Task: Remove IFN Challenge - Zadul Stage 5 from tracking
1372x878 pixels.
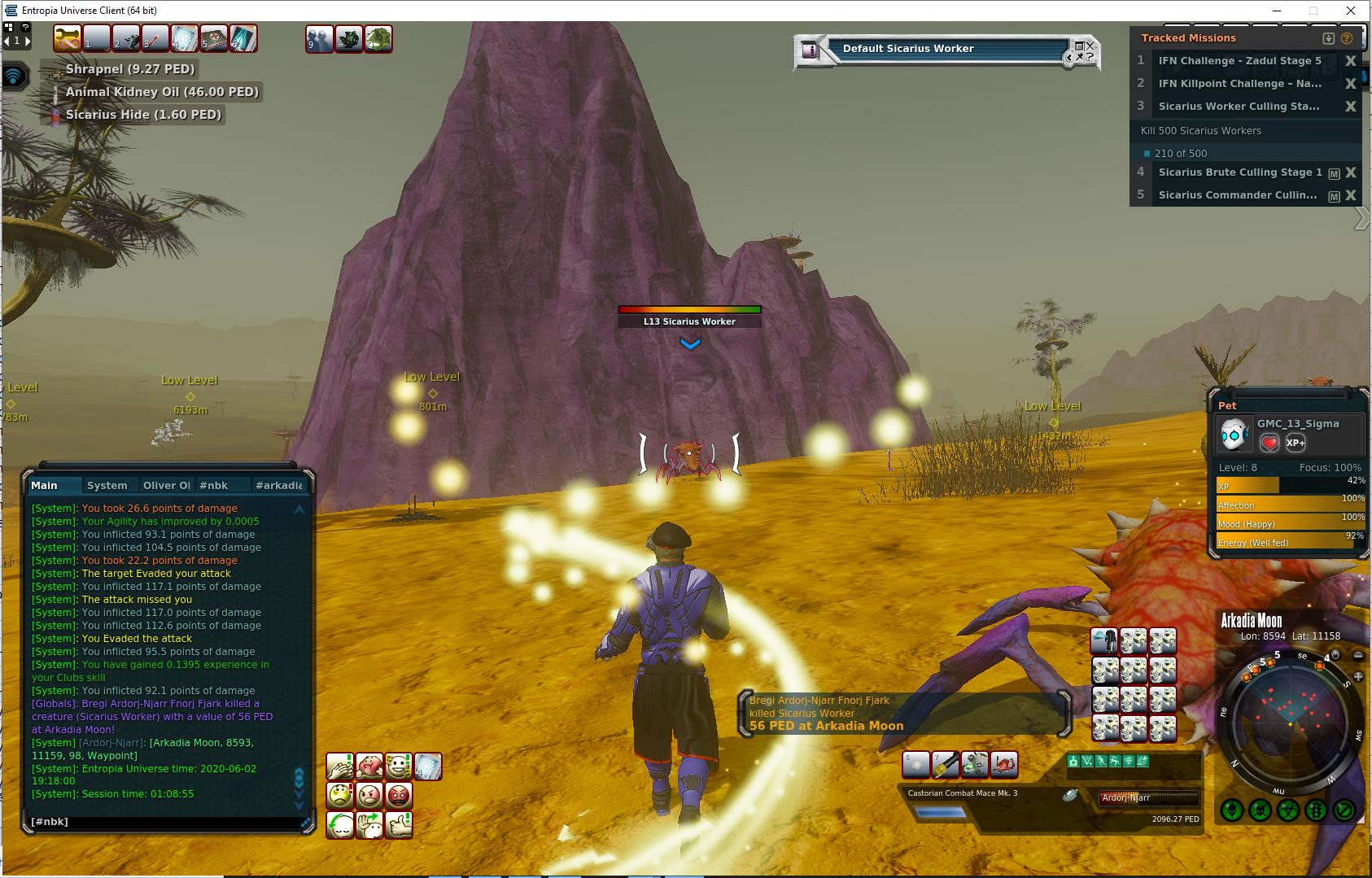Action: pos(1350,61)
